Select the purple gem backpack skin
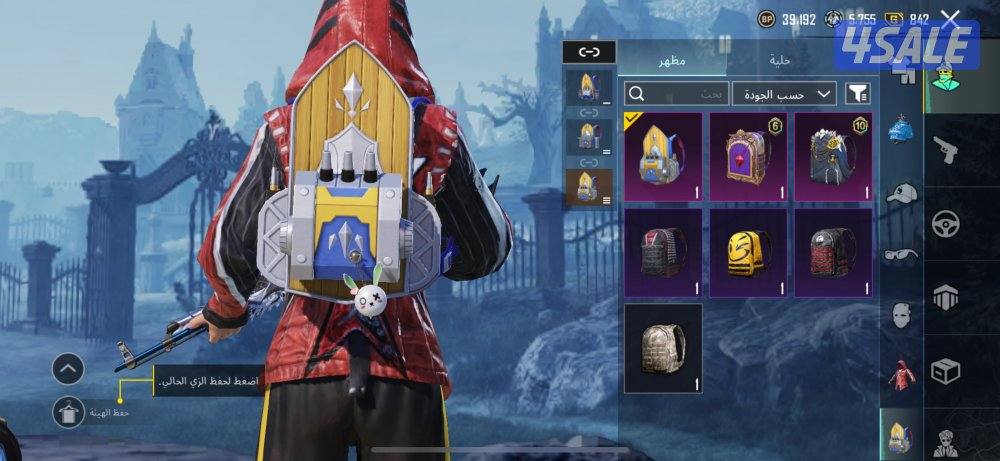 (x=749, y=156)
